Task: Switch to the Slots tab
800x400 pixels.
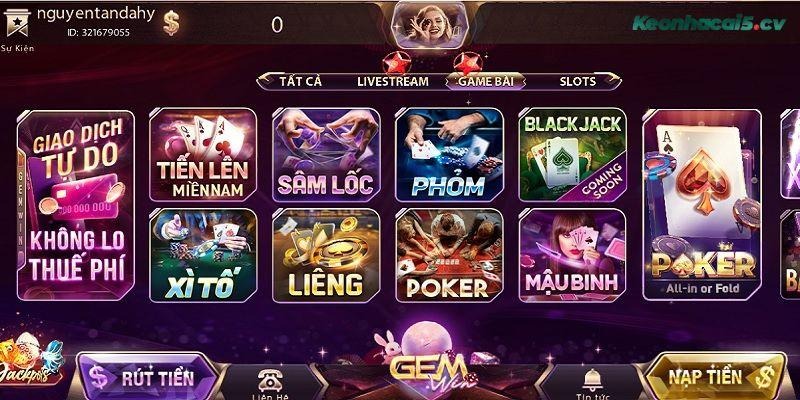Action: tap(577, 81)
